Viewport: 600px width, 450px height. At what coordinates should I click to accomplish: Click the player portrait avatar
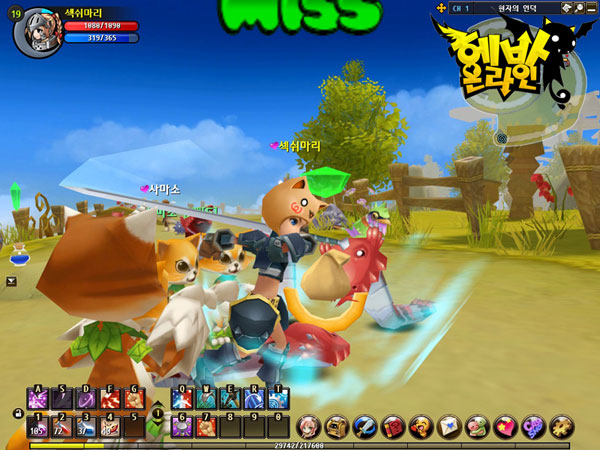click(x=32, y=30)
